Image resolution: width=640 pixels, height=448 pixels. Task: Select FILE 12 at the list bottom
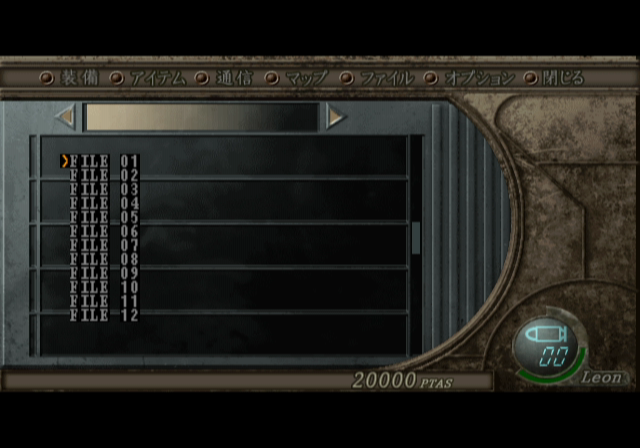coord(104,315)
